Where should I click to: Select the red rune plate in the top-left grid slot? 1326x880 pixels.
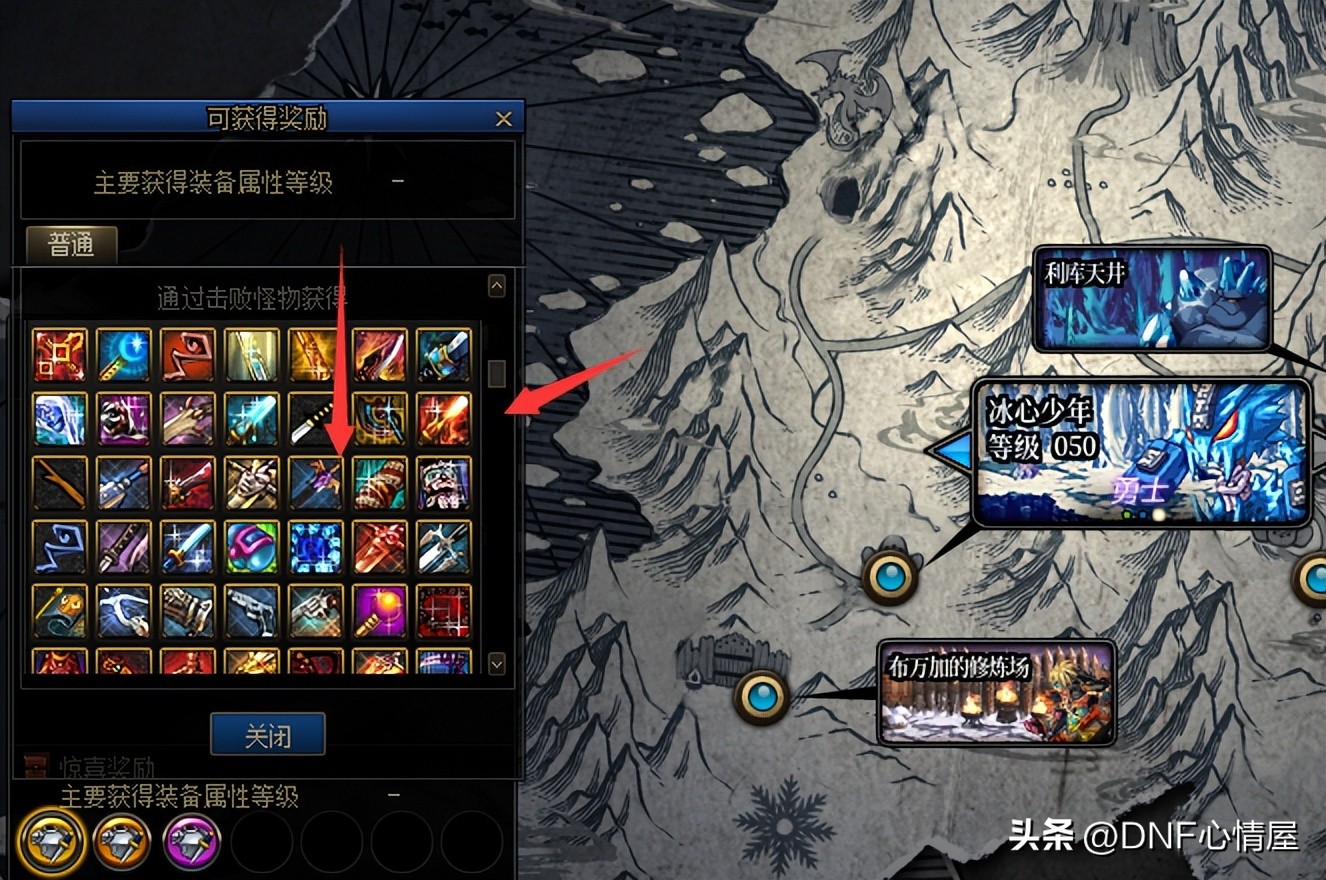pos(60,355)
